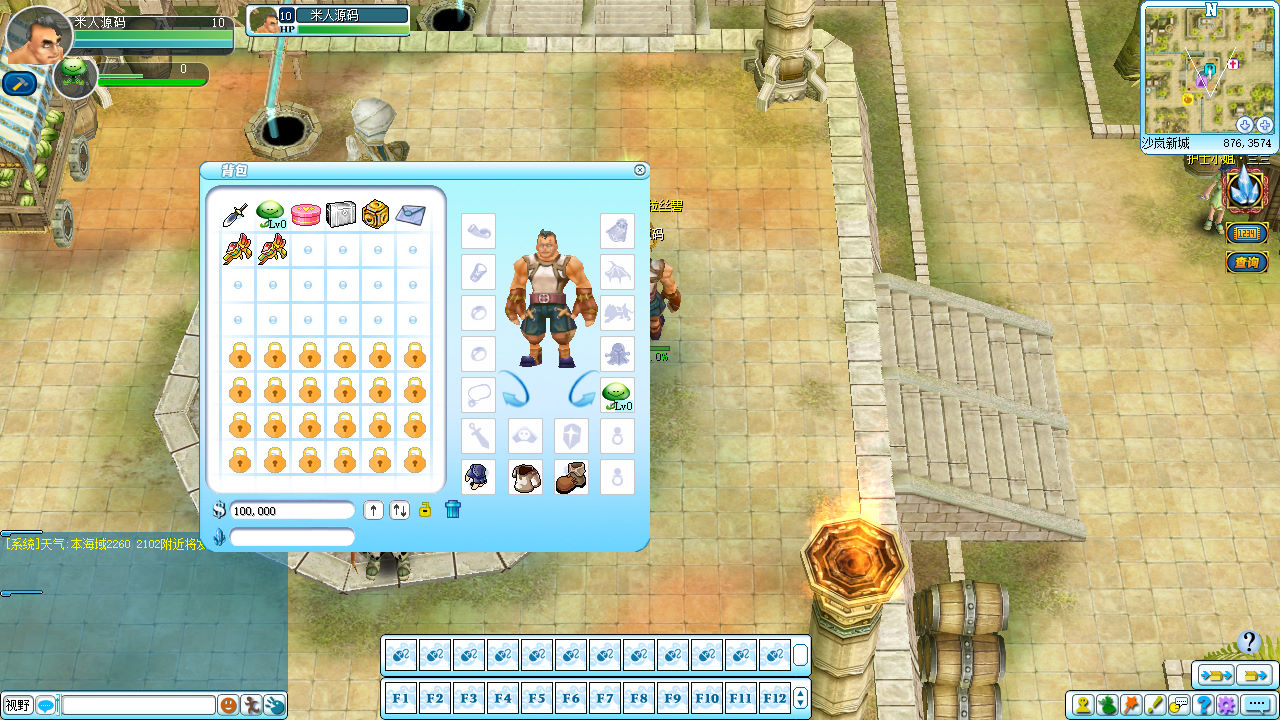This screenshot has width=1280, height=720.
Task: Click the F1 hotkey slot
Action: 401,698
